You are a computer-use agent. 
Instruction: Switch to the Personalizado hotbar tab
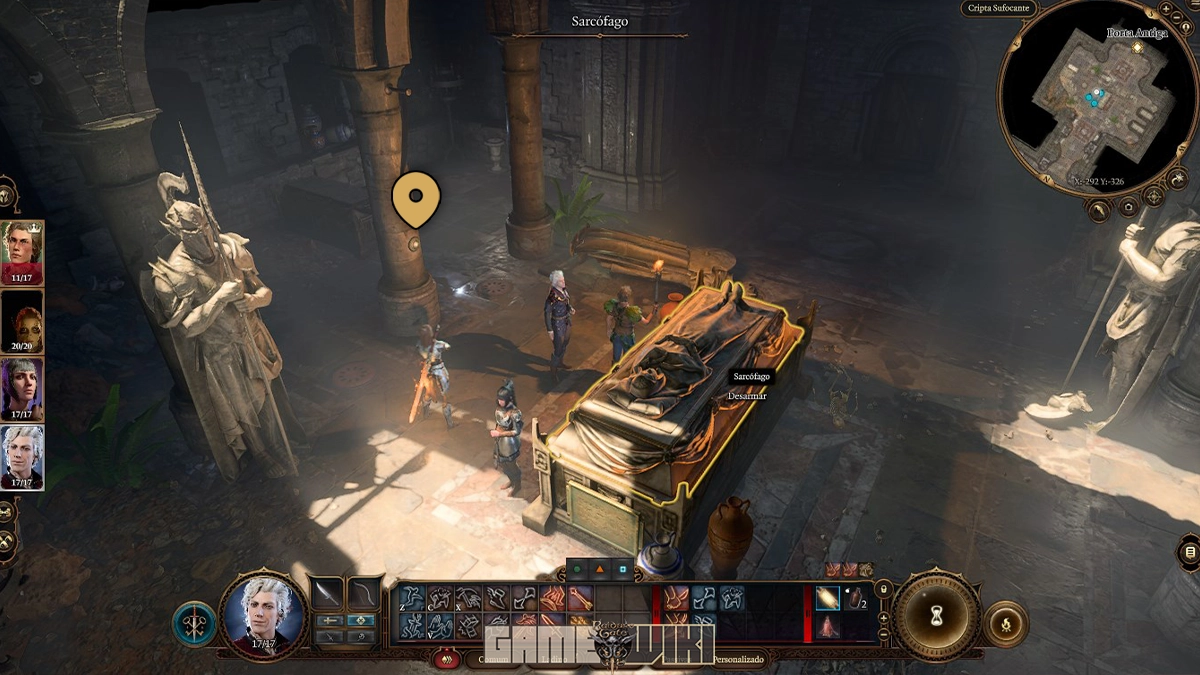coord(737,660)
